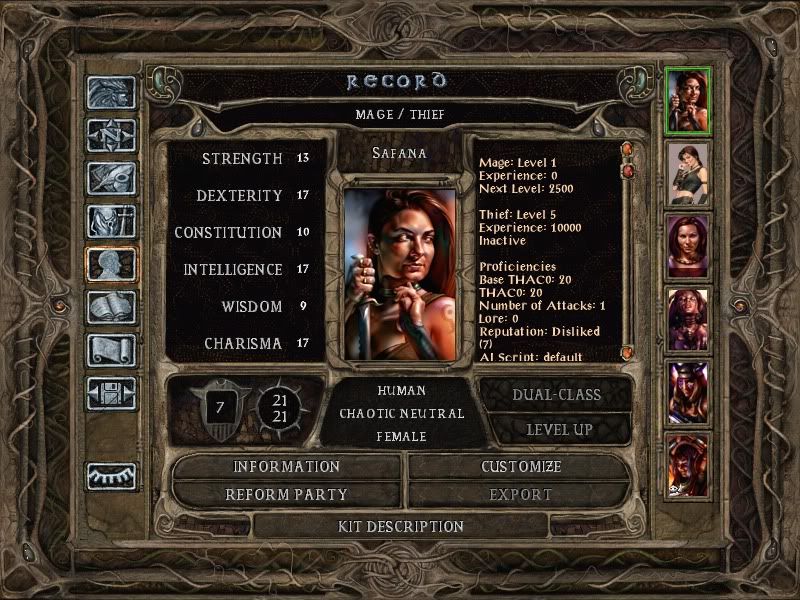Open the options menu floppy disk icon
This screenshot has width=800, height=600.
point(111,393)
